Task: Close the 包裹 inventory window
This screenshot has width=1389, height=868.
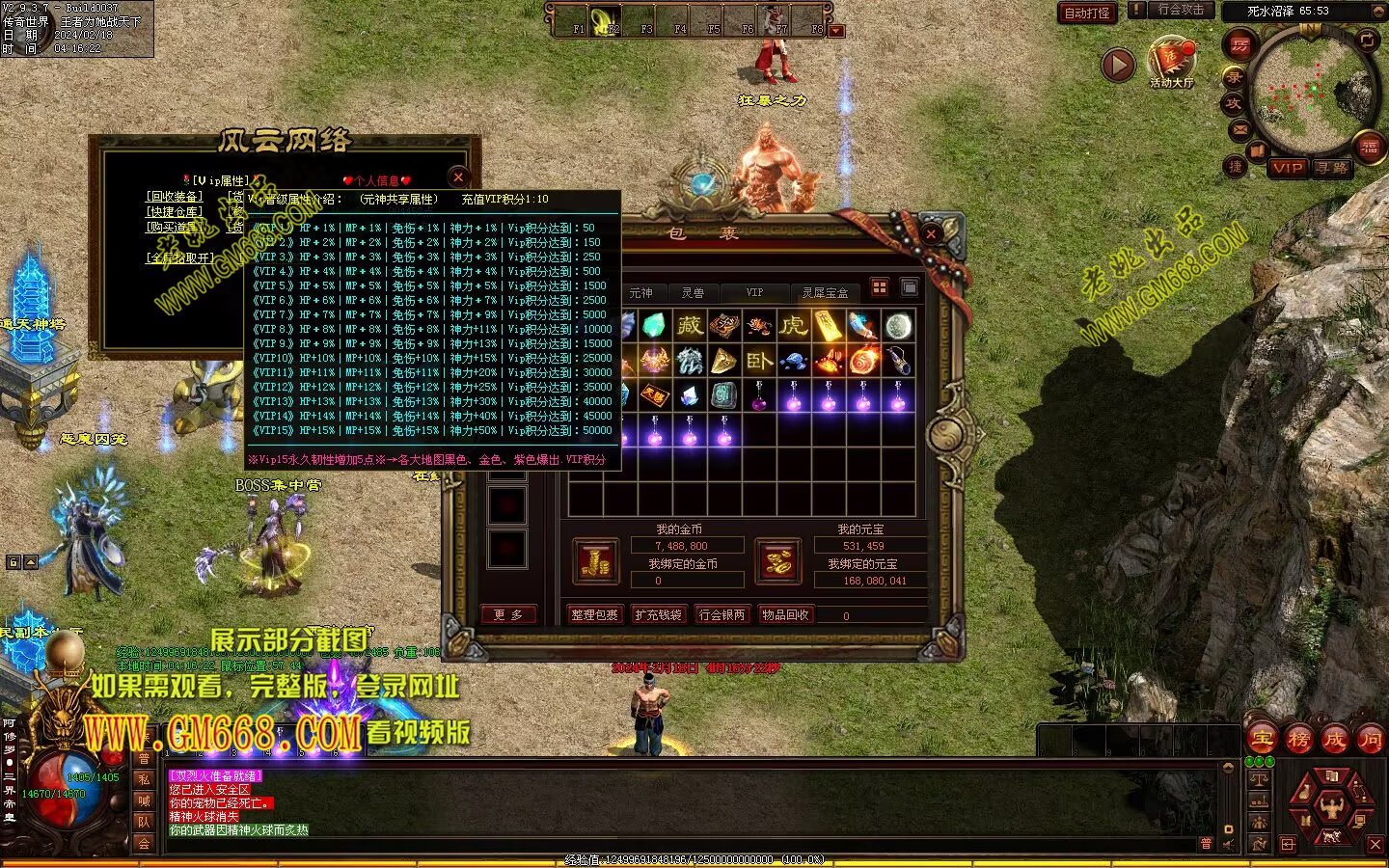Action: (931, 233)
